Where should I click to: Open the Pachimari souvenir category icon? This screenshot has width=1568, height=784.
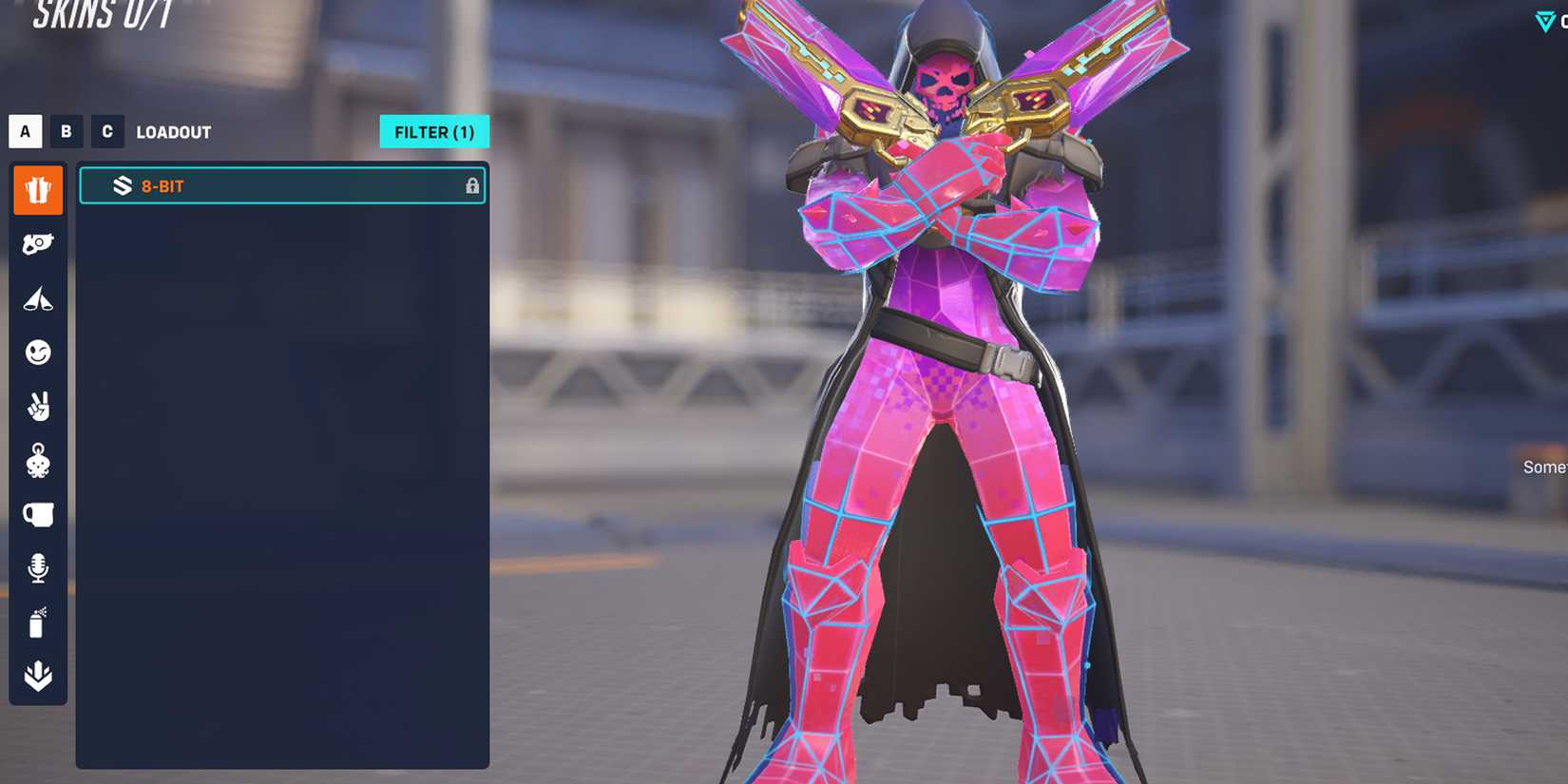37,461
